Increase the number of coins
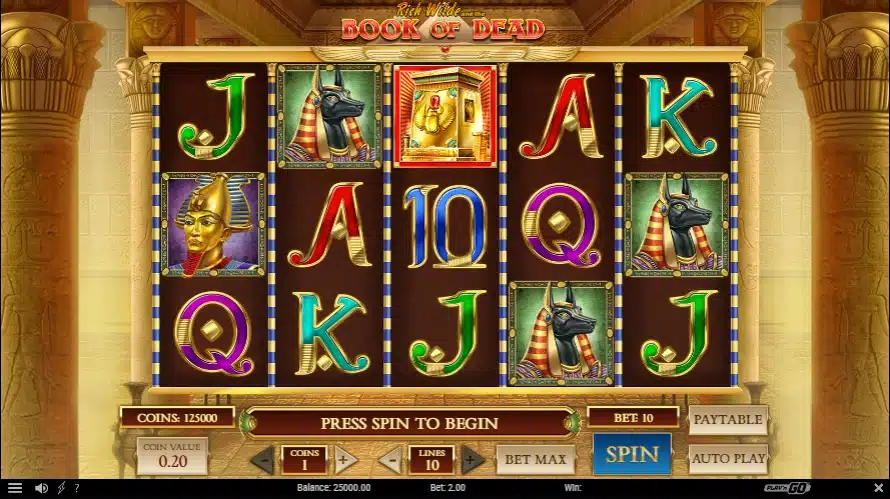 tap(344, 460)
